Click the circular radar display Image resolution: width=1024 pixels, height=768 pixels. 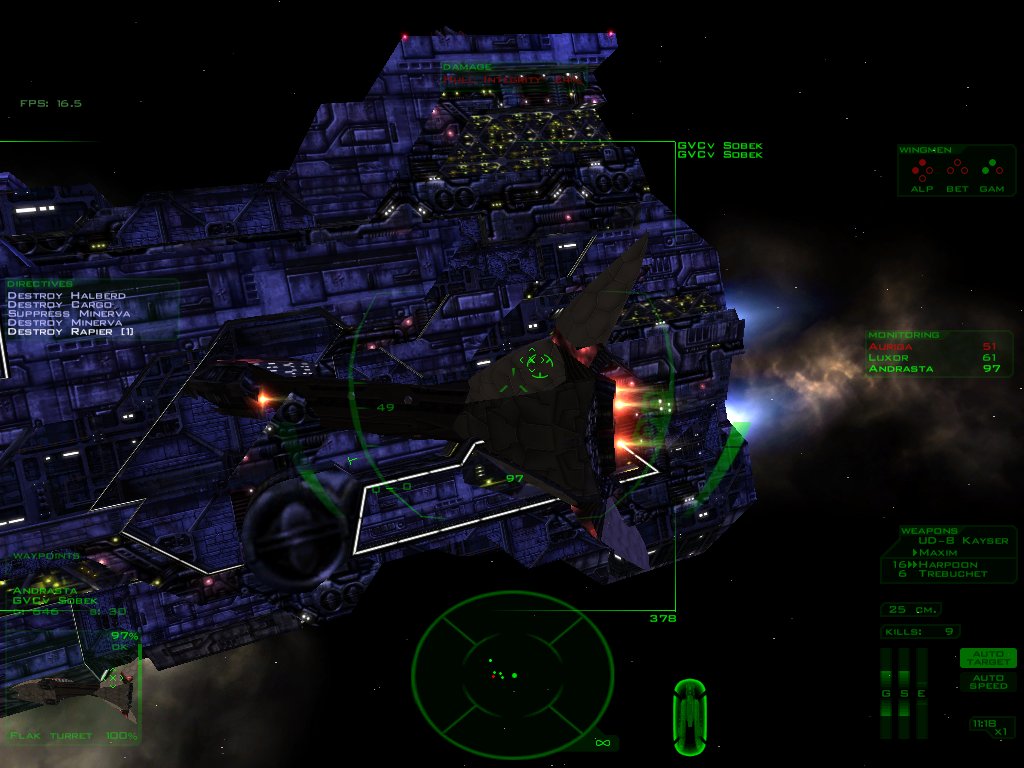pos(512,675)
